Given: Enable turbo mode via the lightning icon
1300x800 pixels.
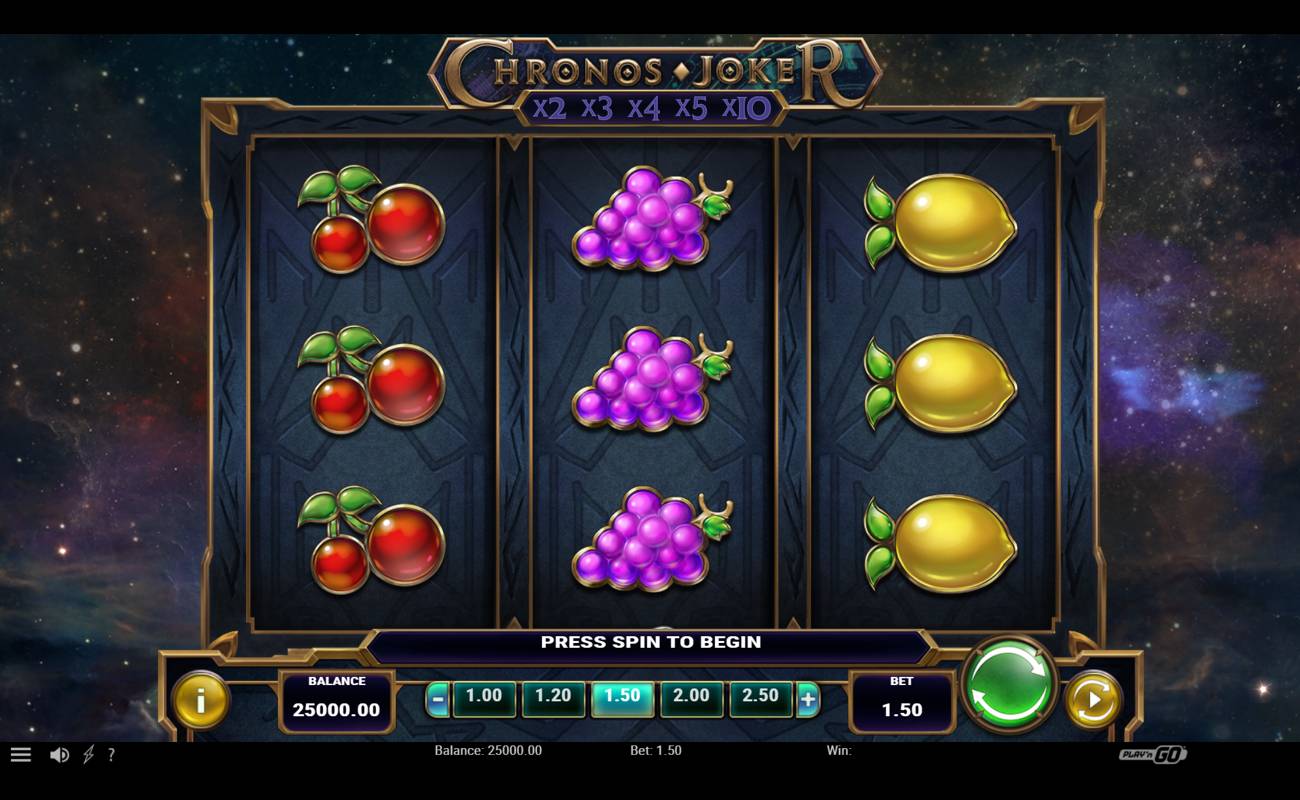Looking at the screenshot, I should click(x=88, y=755).
